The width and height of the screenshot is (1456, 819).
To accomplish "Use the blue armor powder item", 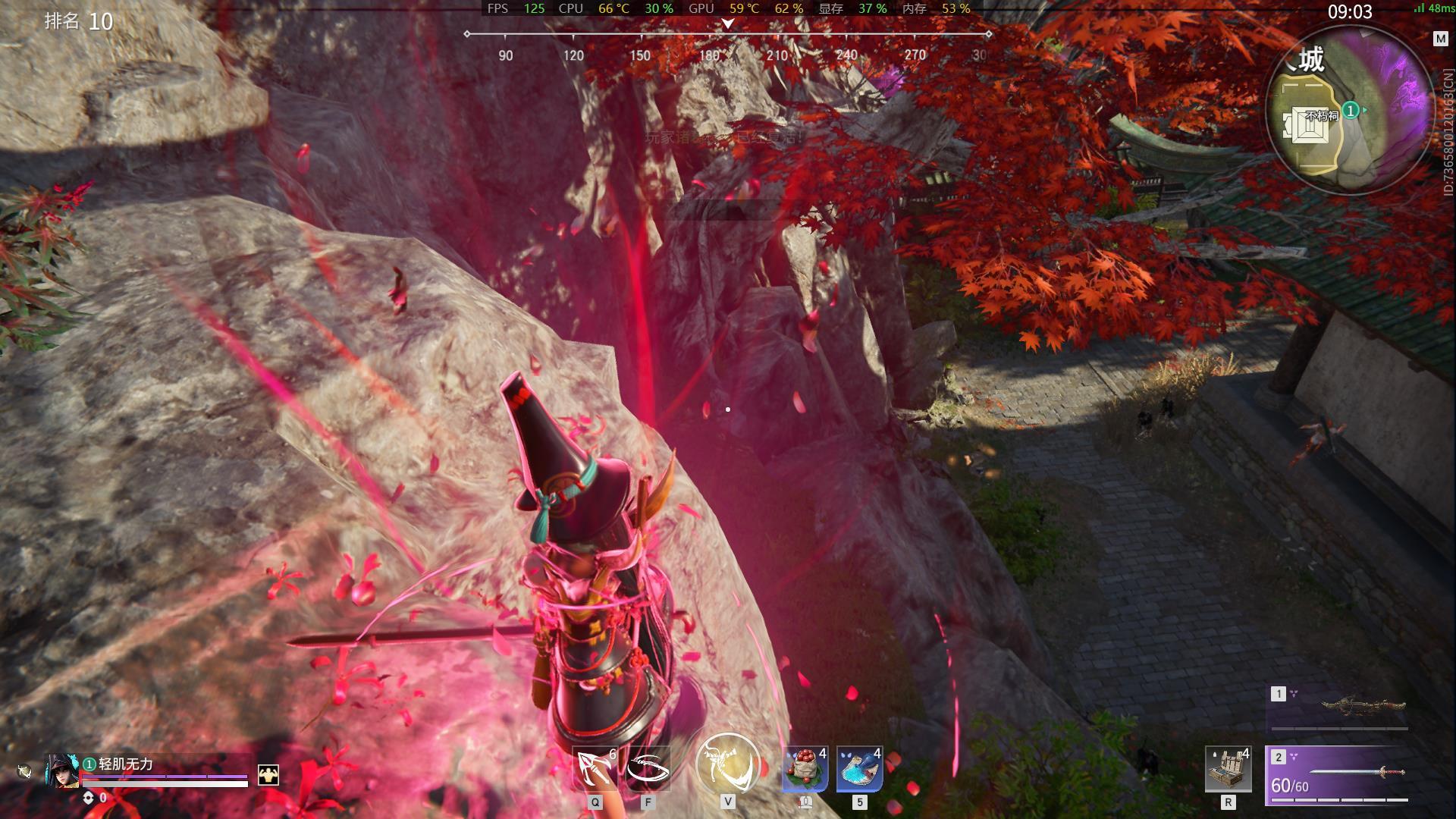I will [859, 769].
